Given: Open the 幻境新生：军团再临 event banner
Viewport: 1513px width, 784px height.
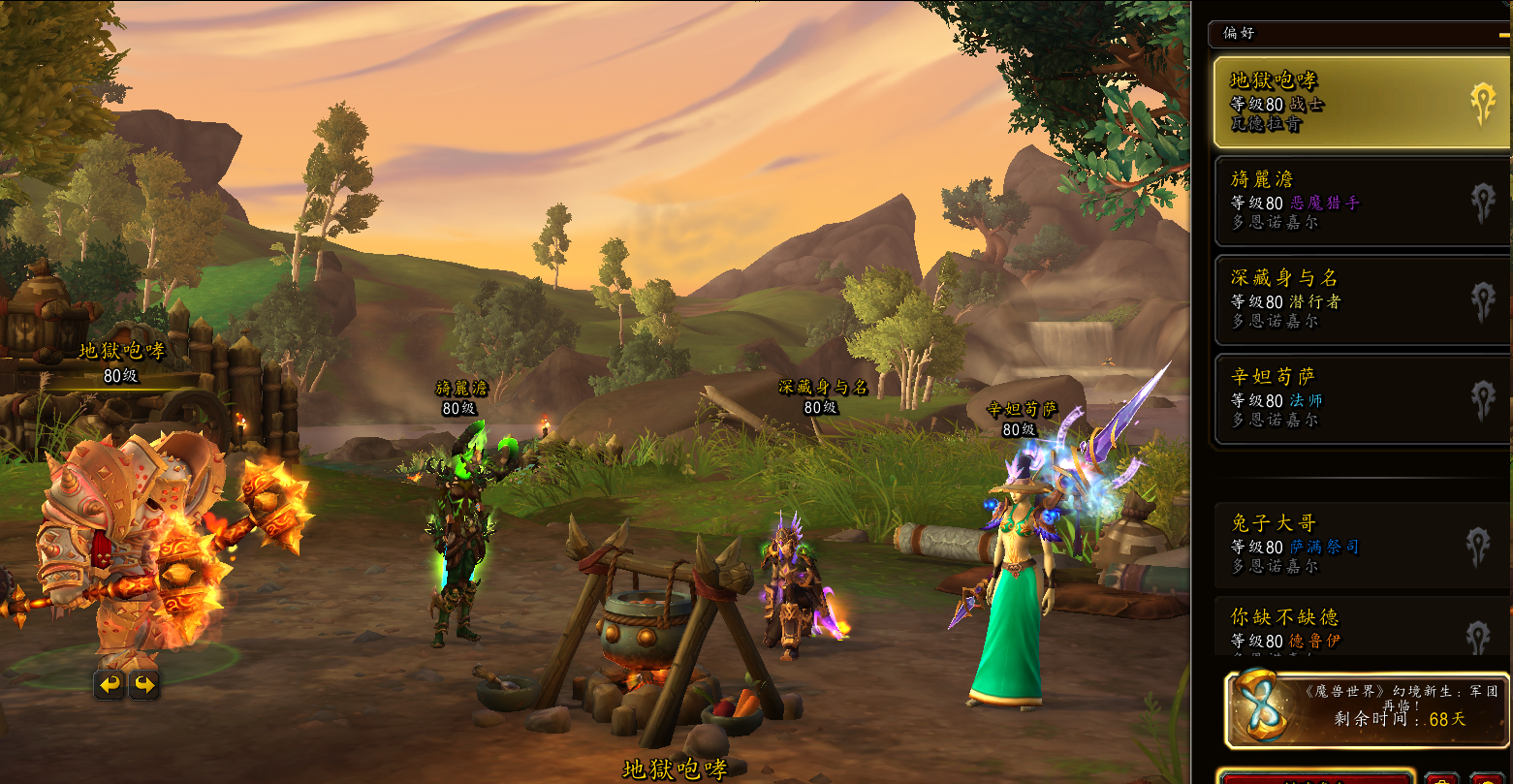Looking at the screenshot, I should pos(1367,708).
